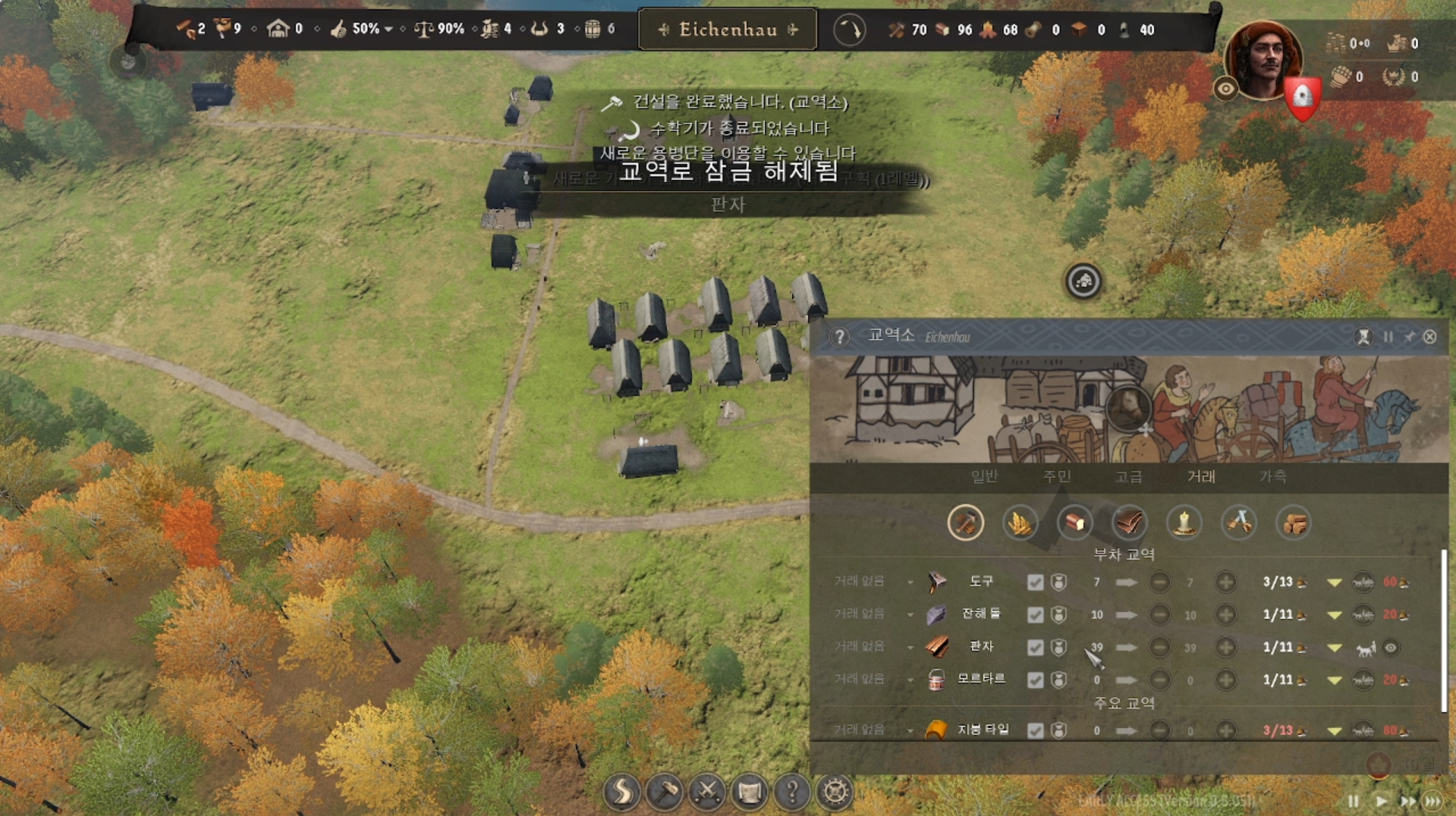Filter trade goods by bread food category

1074,523
